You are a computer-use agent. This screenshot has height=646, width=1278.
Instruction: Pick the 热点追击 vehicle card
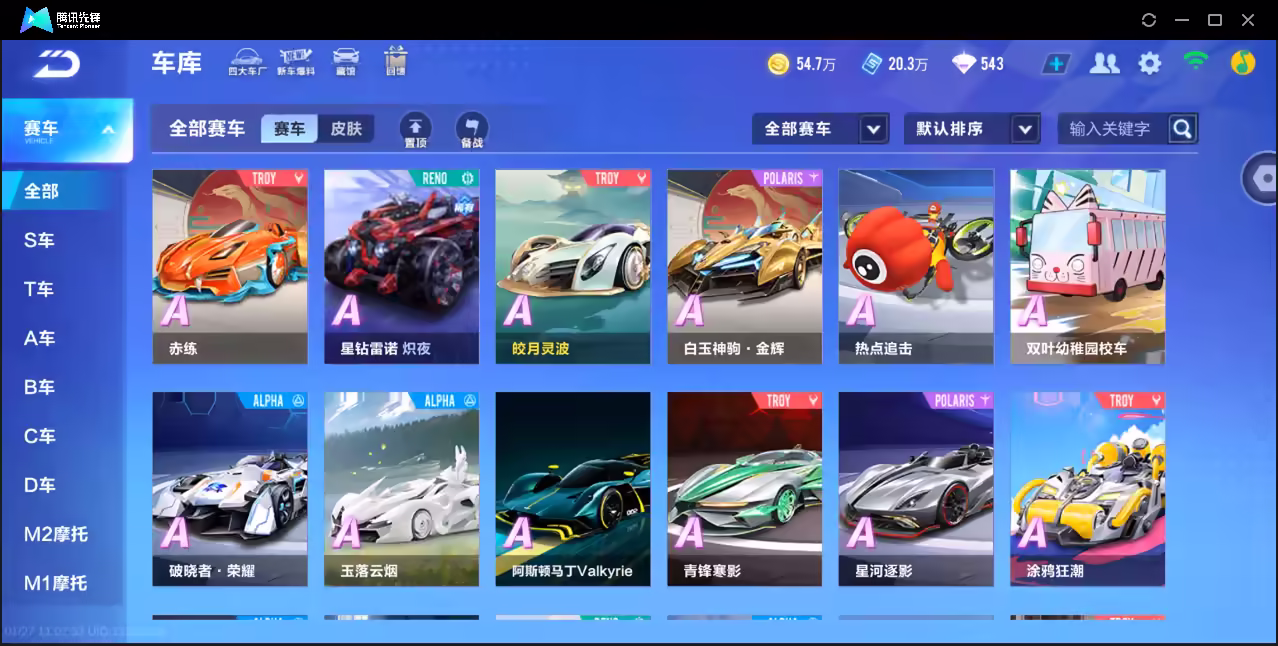point(916,265)
